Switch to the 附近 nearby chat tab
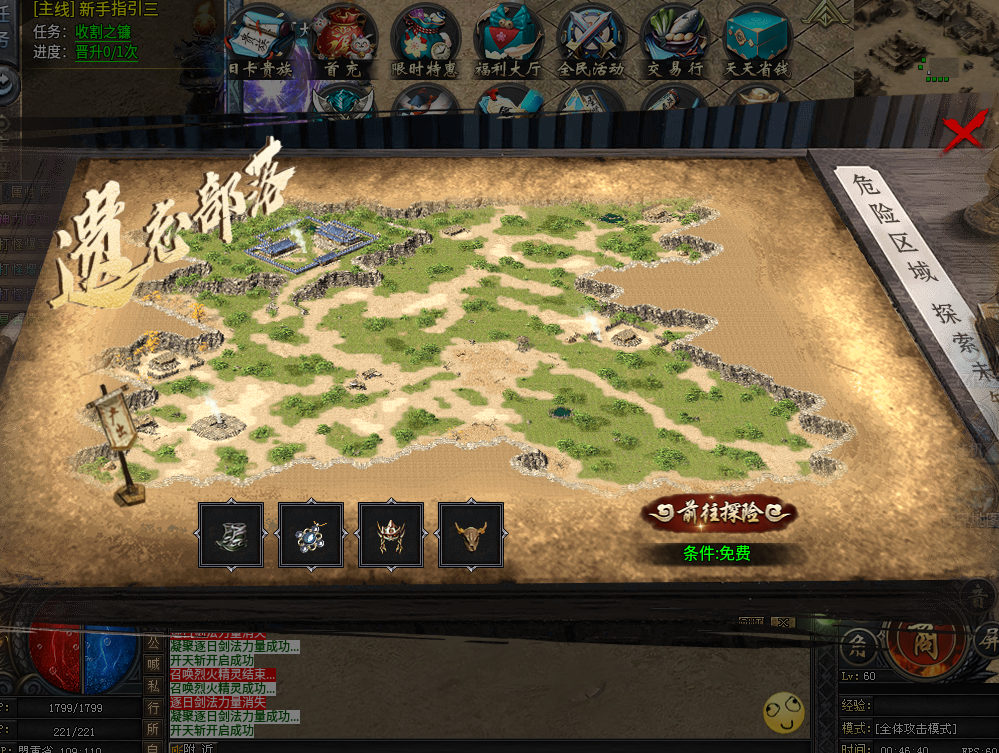 tap(203, 747)
